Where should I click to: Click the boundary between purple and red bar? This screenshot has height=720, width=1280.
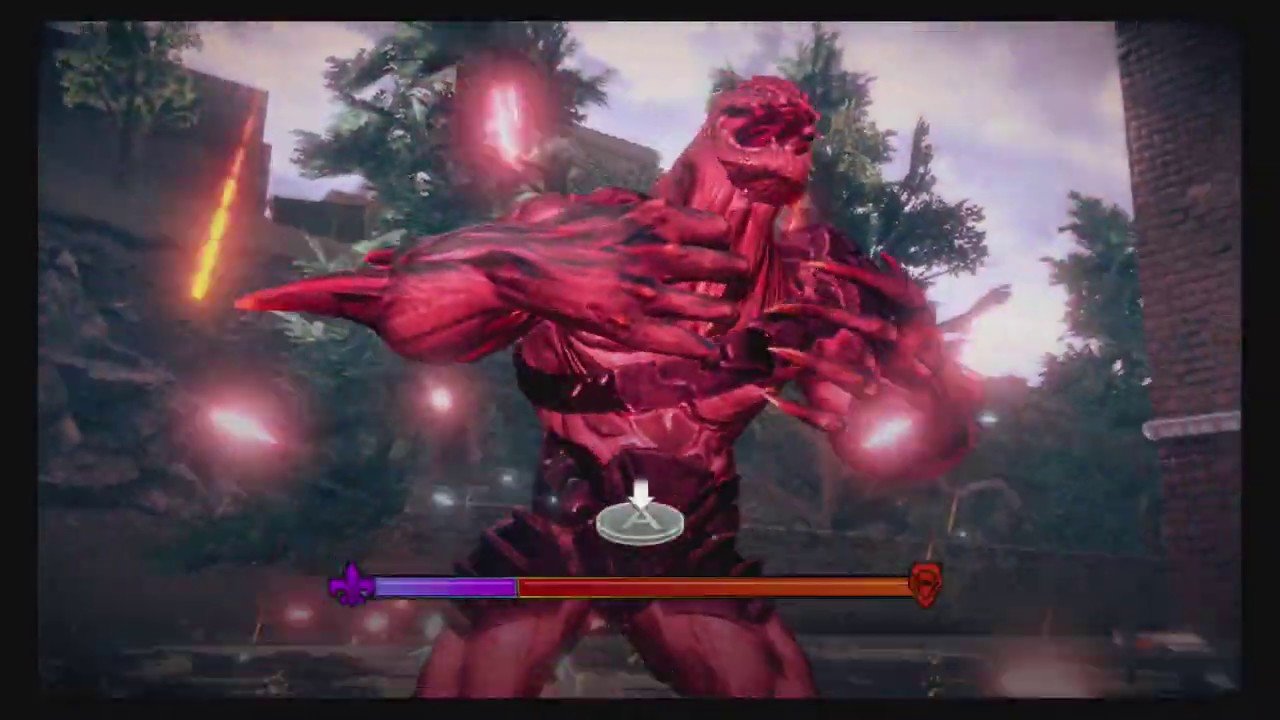(515, 588)
